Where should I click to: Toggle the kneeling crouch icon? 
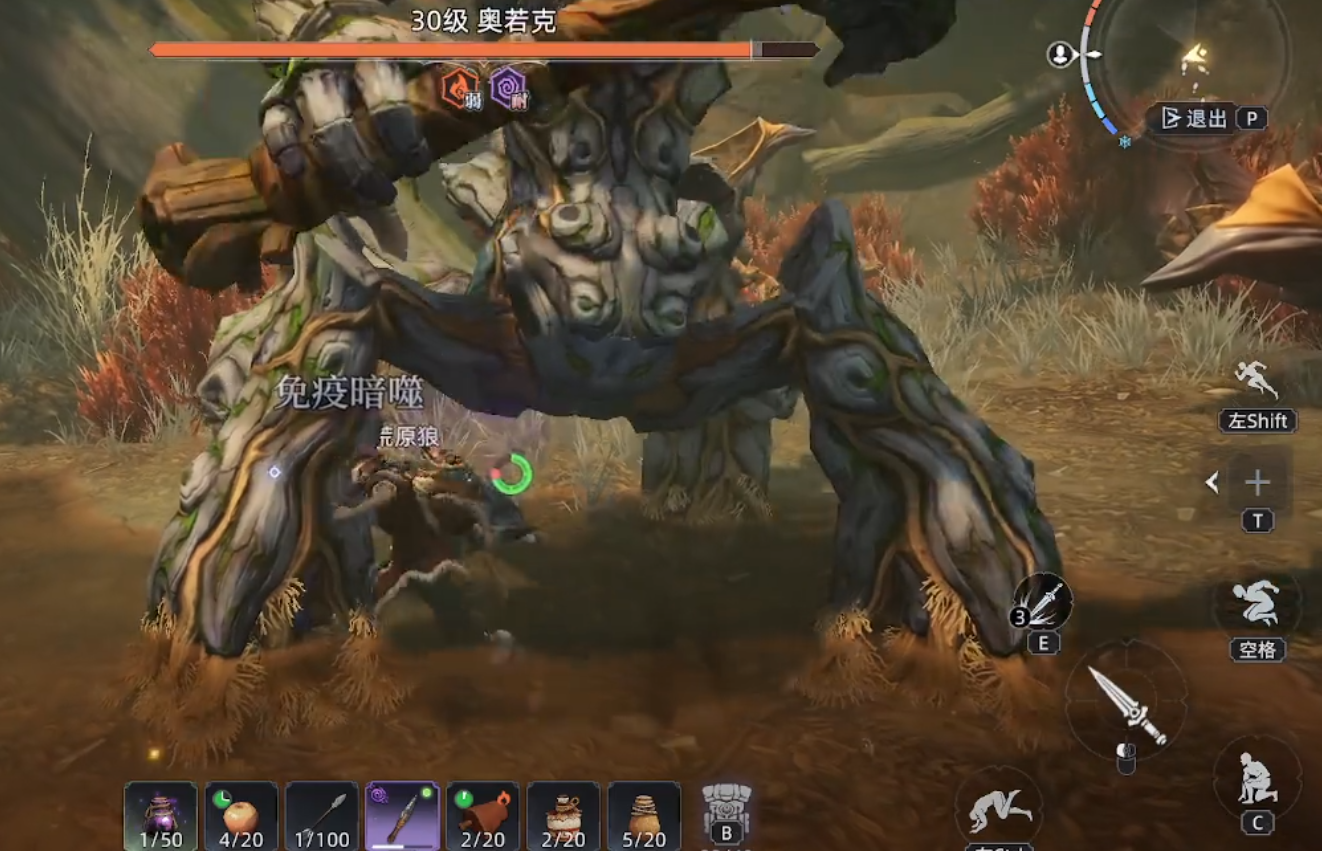(x=1257, y=778)
